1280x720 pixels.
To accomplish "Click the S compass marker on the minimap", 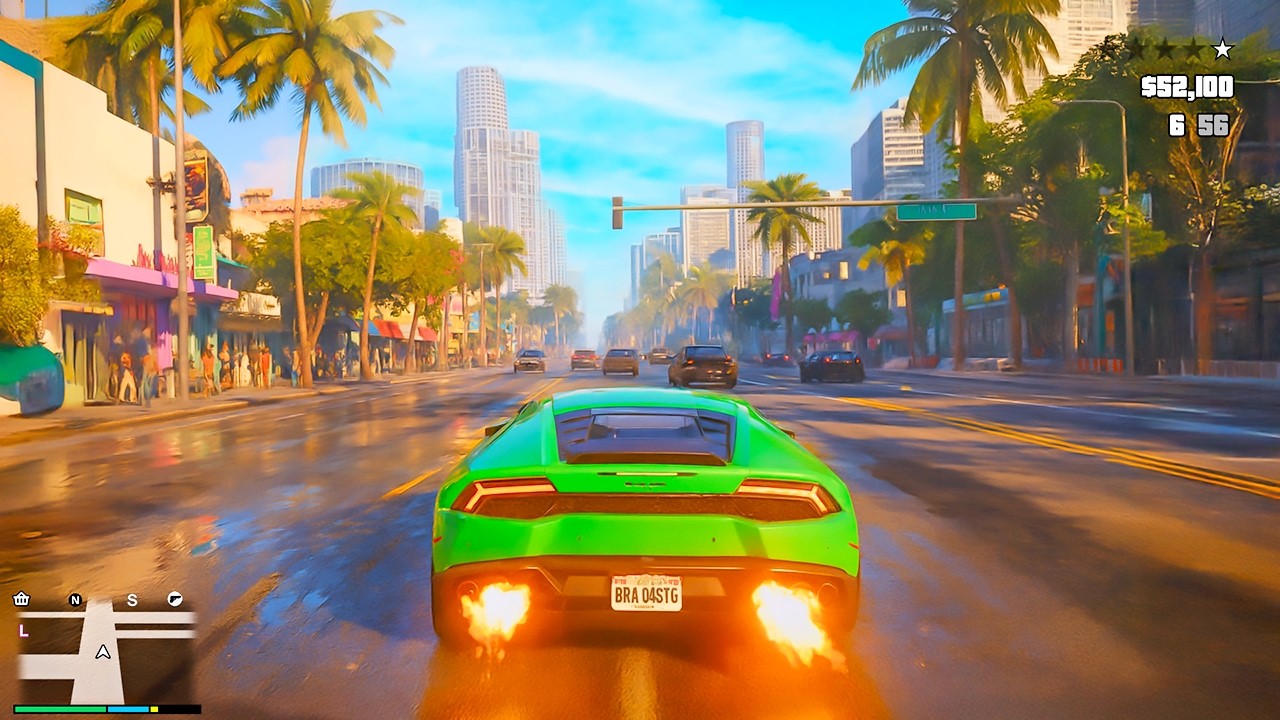I will [132, 600].
